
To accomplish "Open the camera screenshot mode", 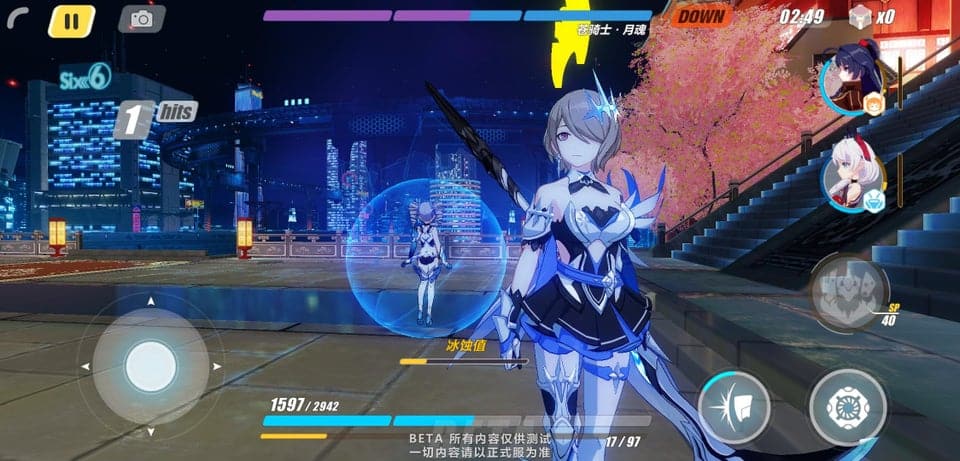I will 142,19.
